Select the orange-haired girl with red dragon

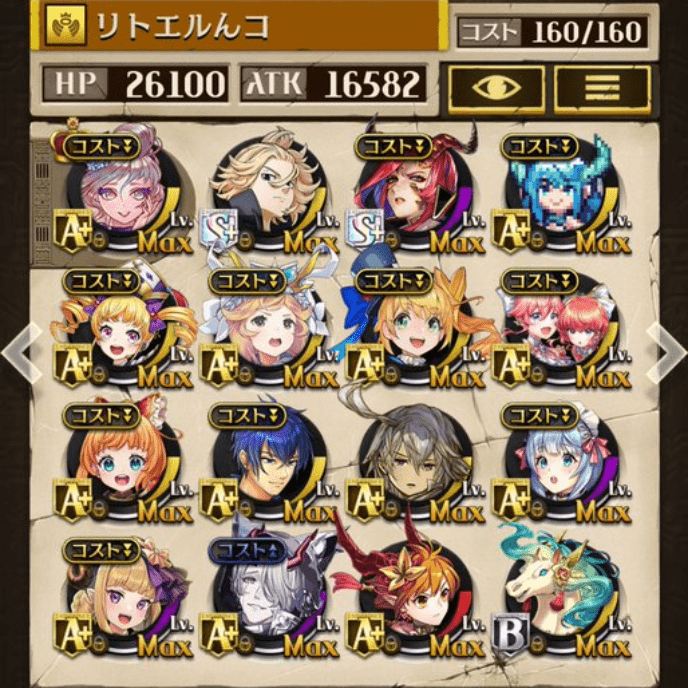pos(413,595)
